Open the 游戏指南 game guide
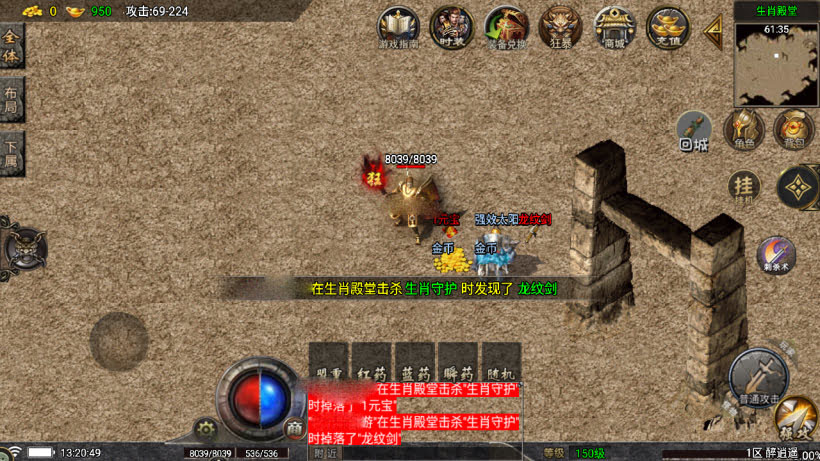Viewport: 820px width, 461px height. pos(399,27)
